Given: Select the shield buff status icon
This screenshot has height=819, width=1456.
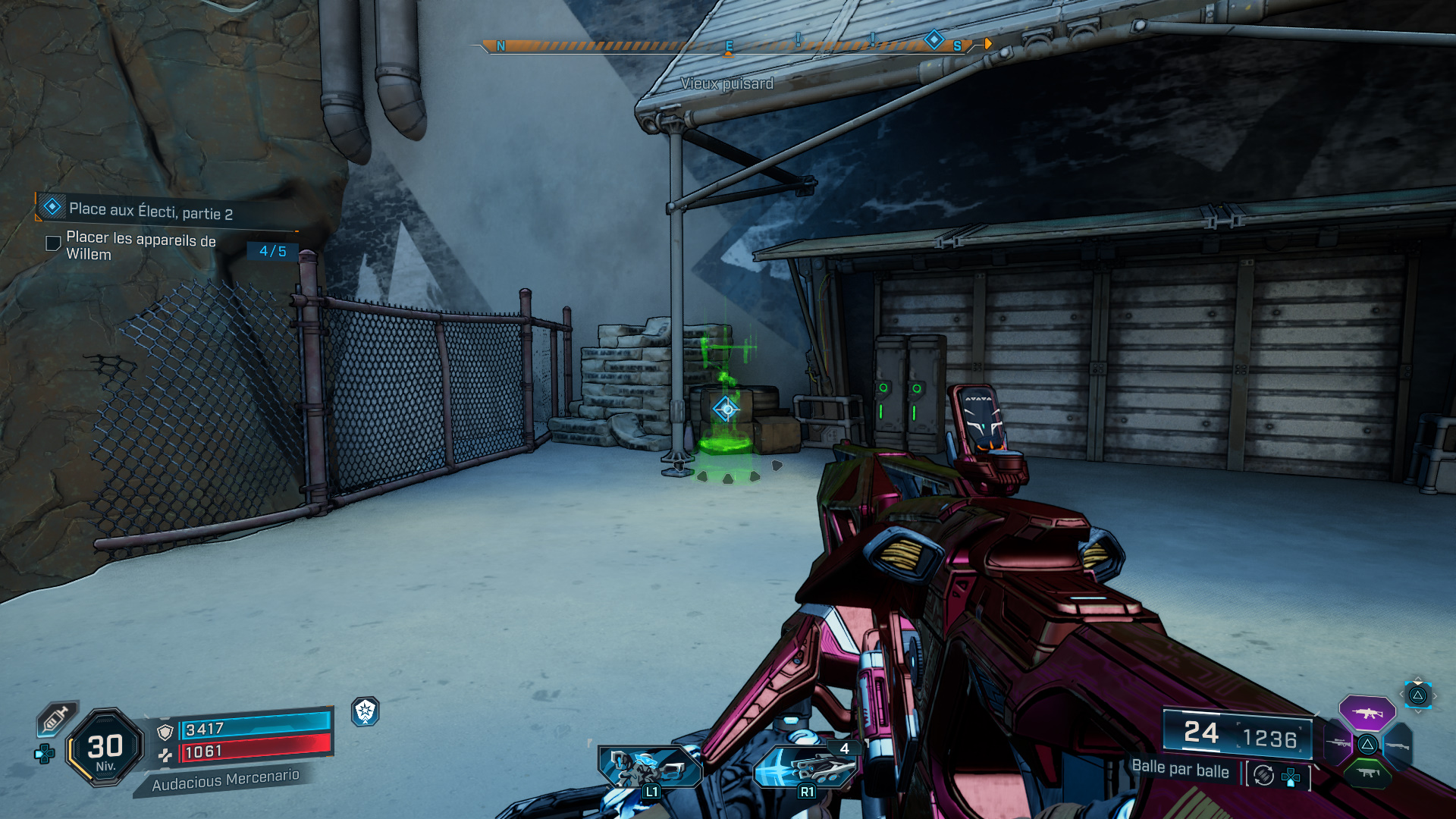Looking at the screenshot, I should 366,711.
